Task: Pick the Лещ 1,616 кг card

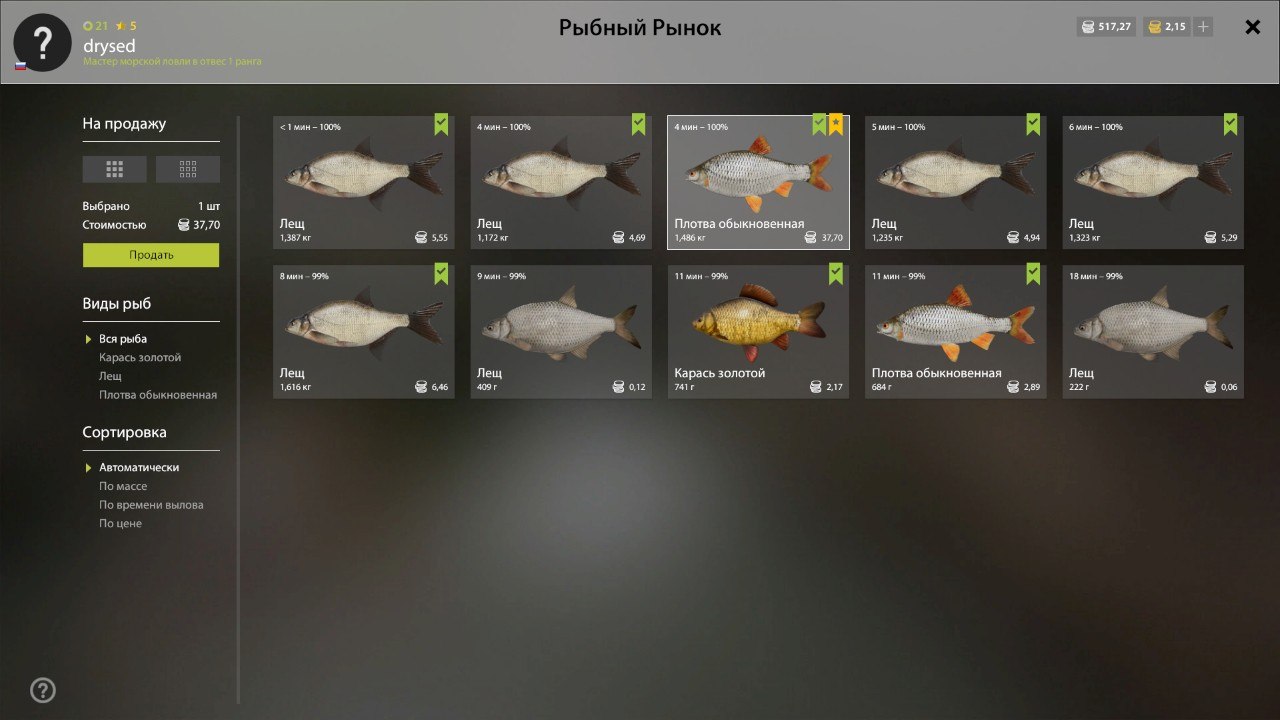Action: click(x=363, y=331)
